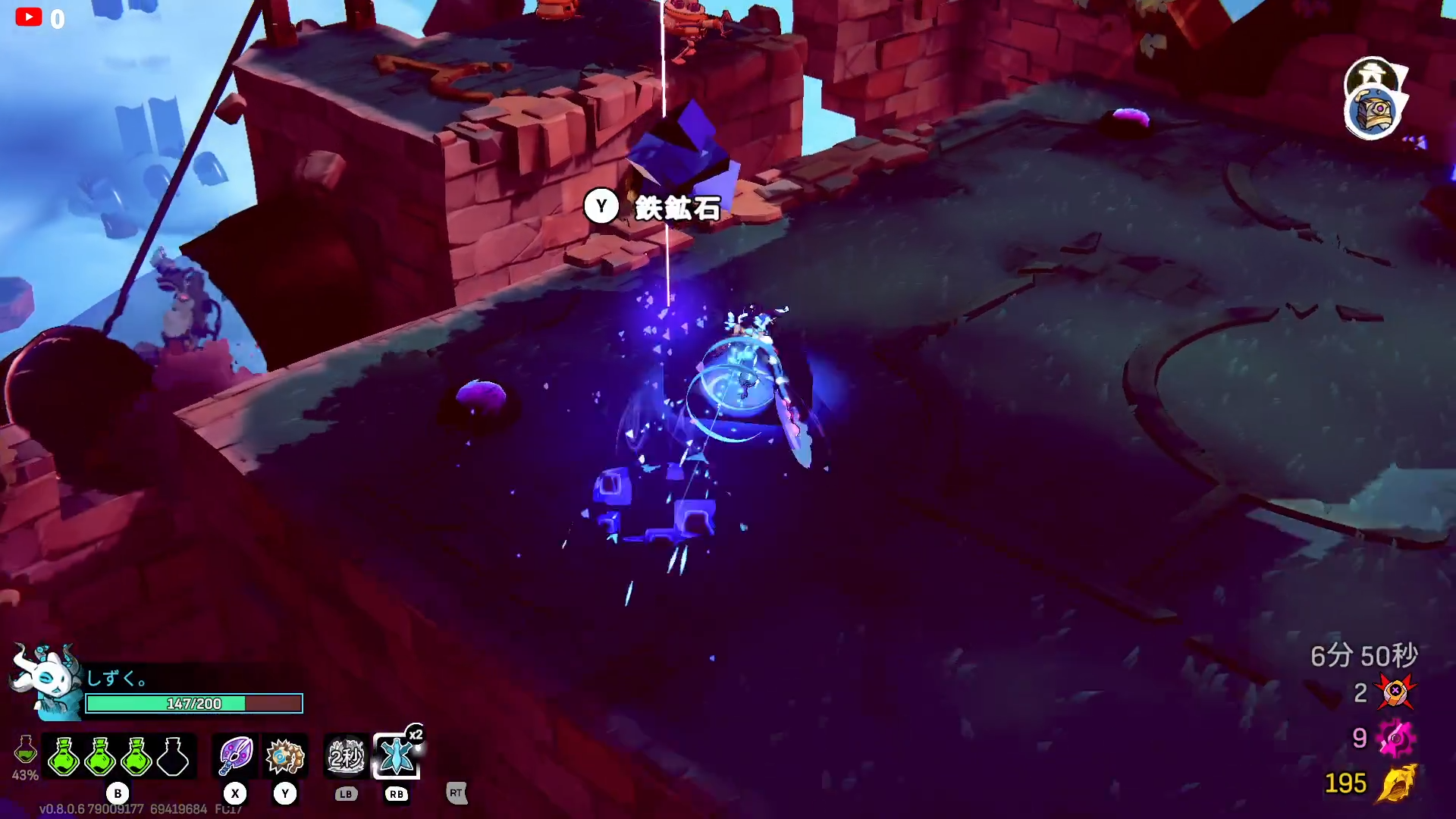Image resolution: width=1456 pixels, height=819 pixels.
Task: Select the purple axe weapon icon
Action: click(235, 756)
